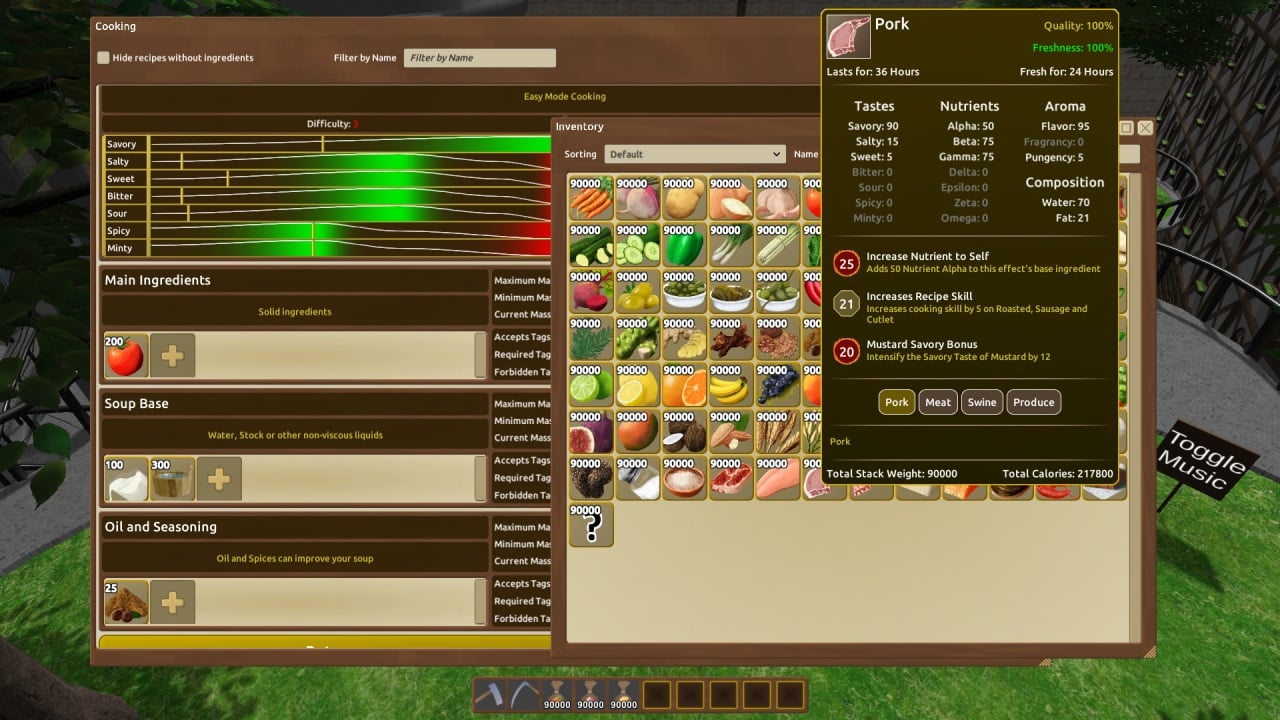Pick the coconut inventory slot
The image size is (1280, 720).
685,432
